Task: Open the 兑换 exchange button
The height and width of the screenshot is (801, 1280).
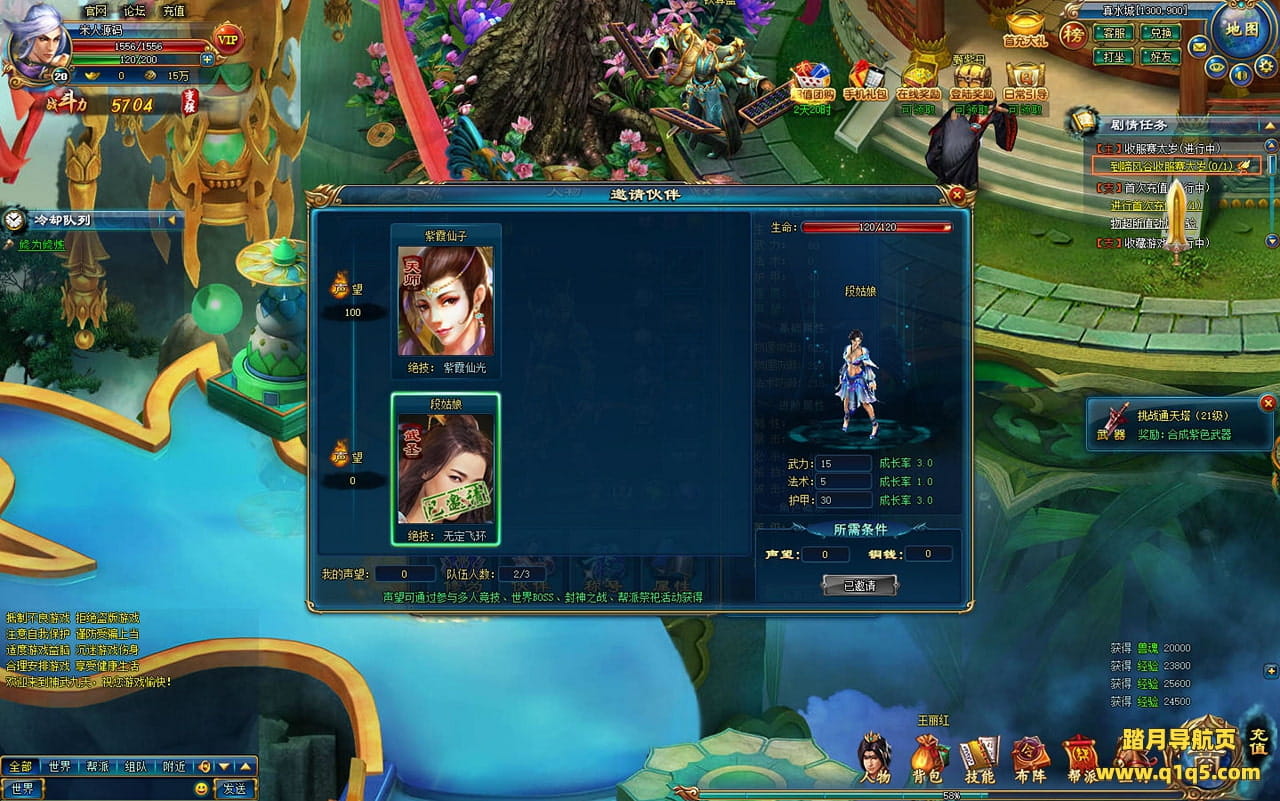Action: pyautogui.click(x=1160, y=33)
